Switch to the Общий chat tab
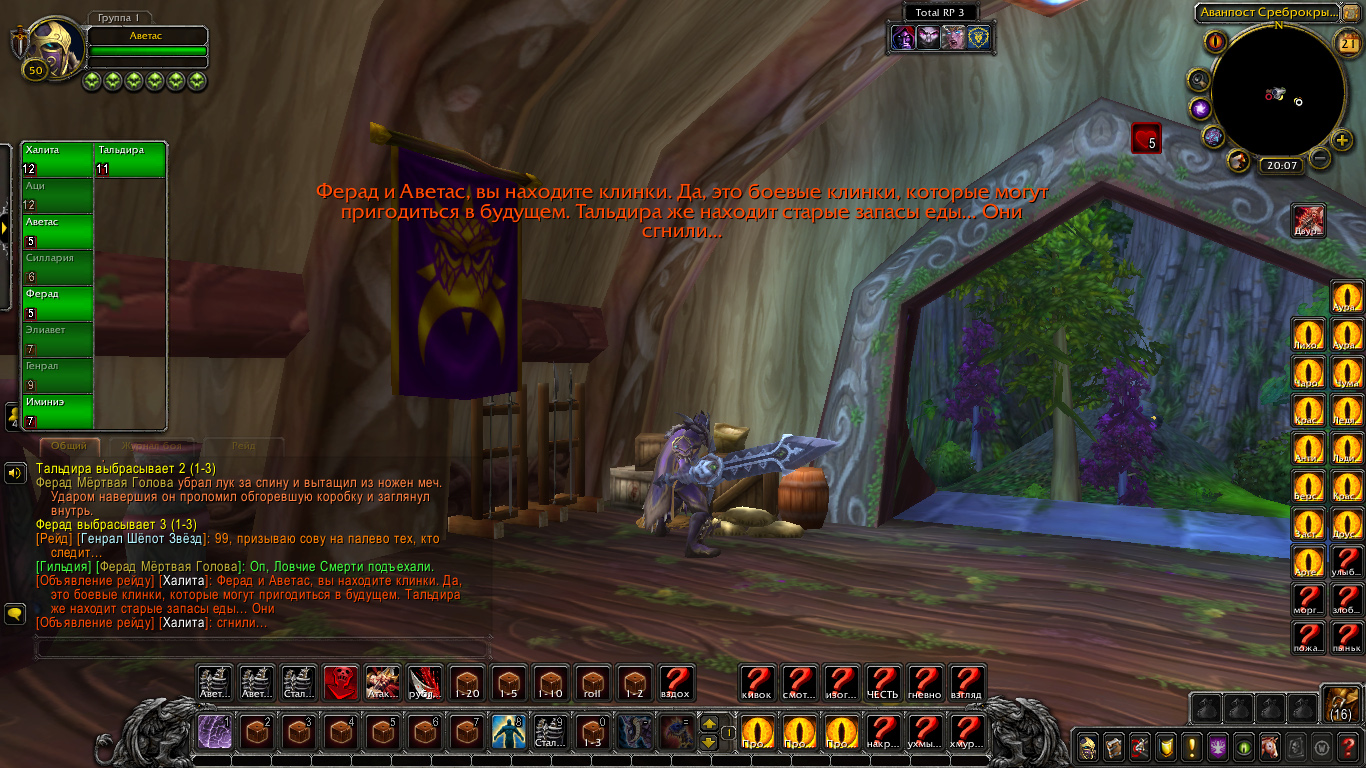Screen dimensions: 1366x768 coord(69,446)
